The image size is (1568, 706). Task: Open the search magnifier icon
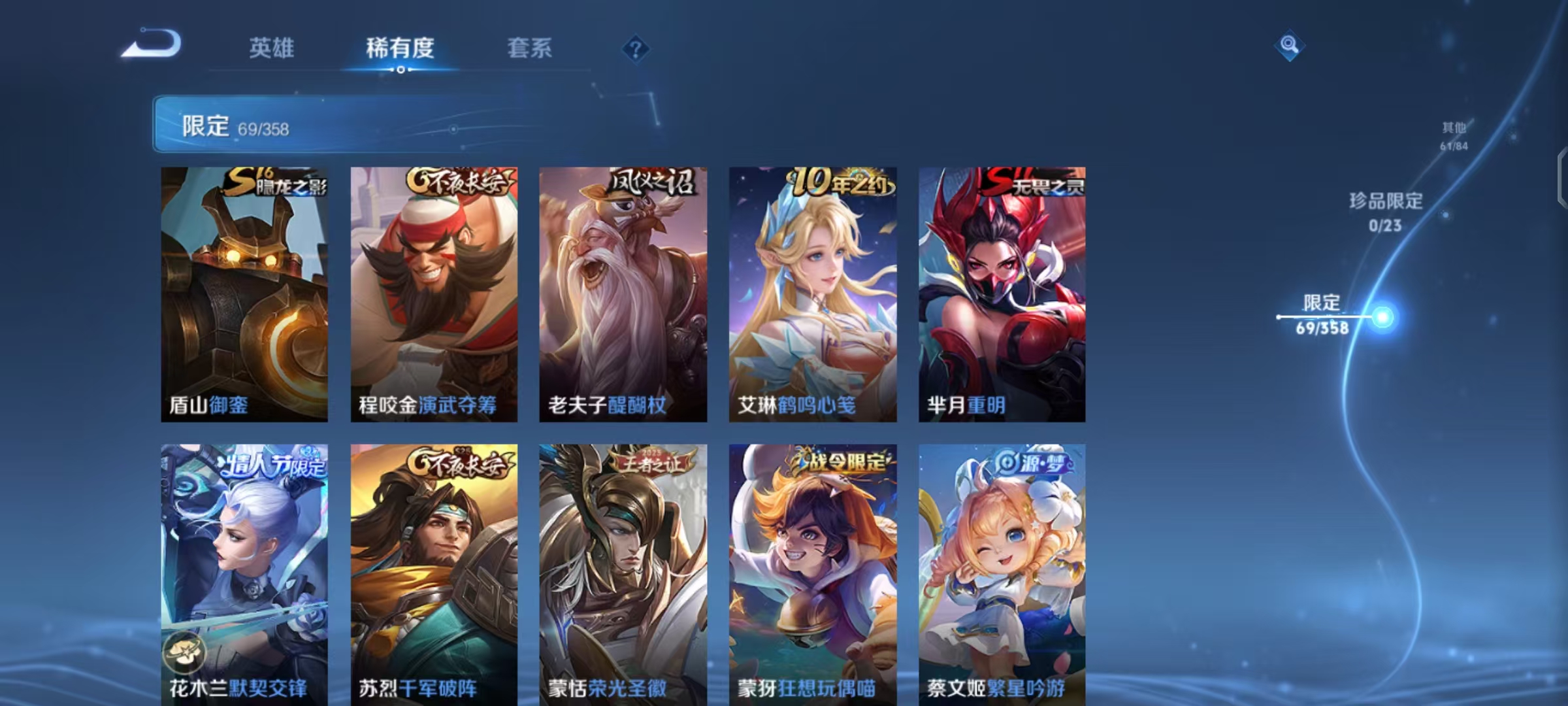[1288, 46]
